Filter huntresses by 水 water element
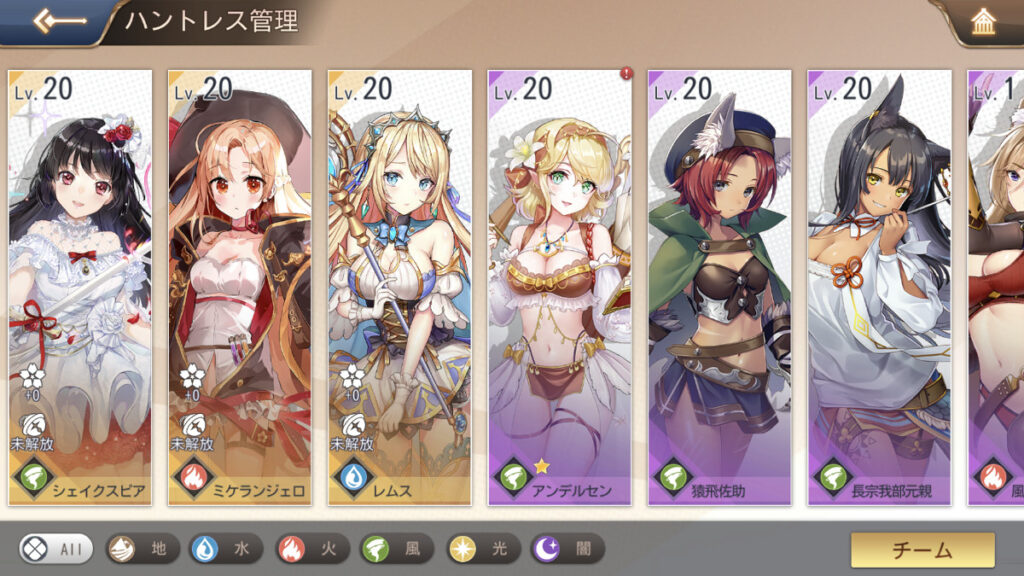 click(226, 548)
